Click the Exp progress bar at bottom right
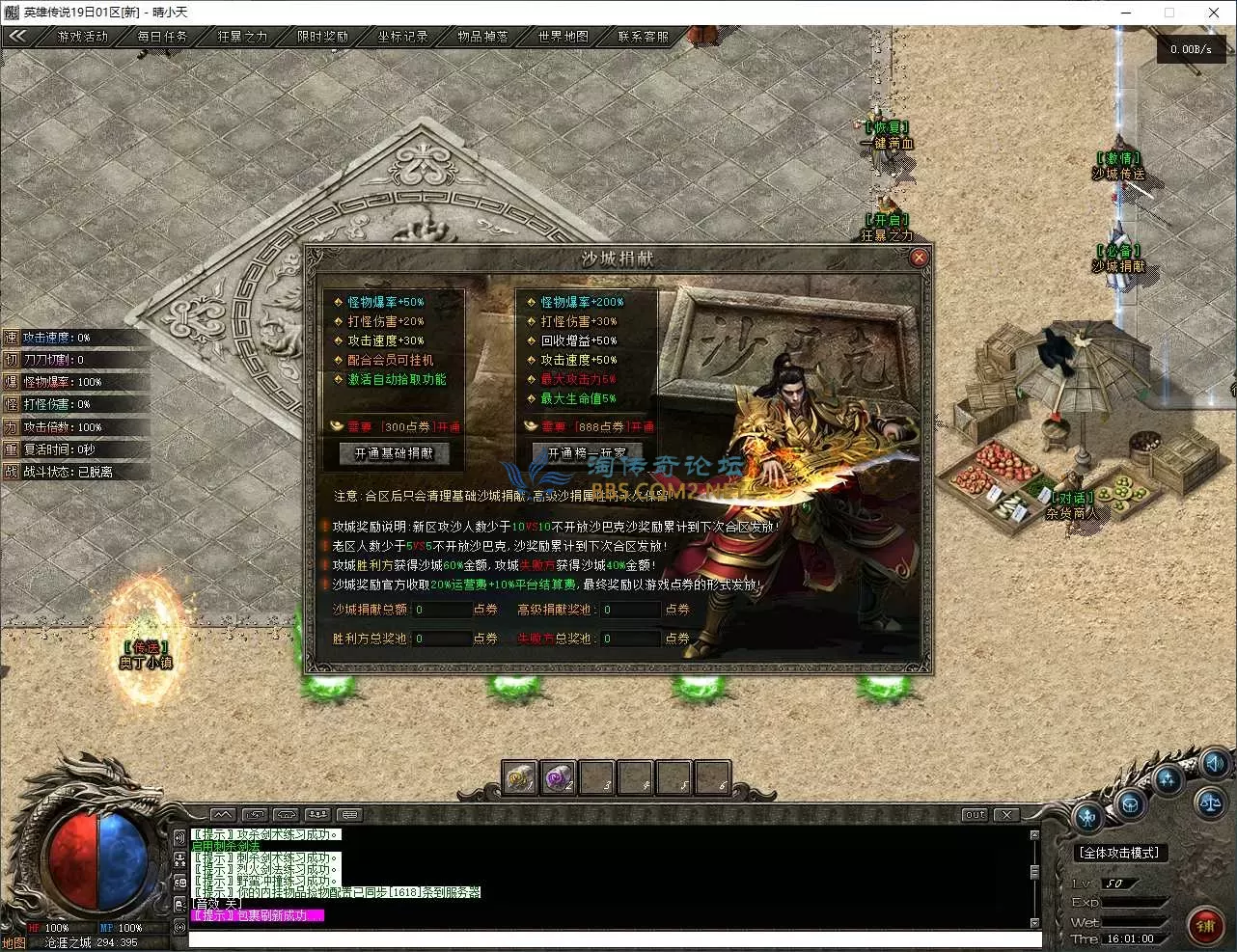1237x952 pixels. (x=1135, y=902)
